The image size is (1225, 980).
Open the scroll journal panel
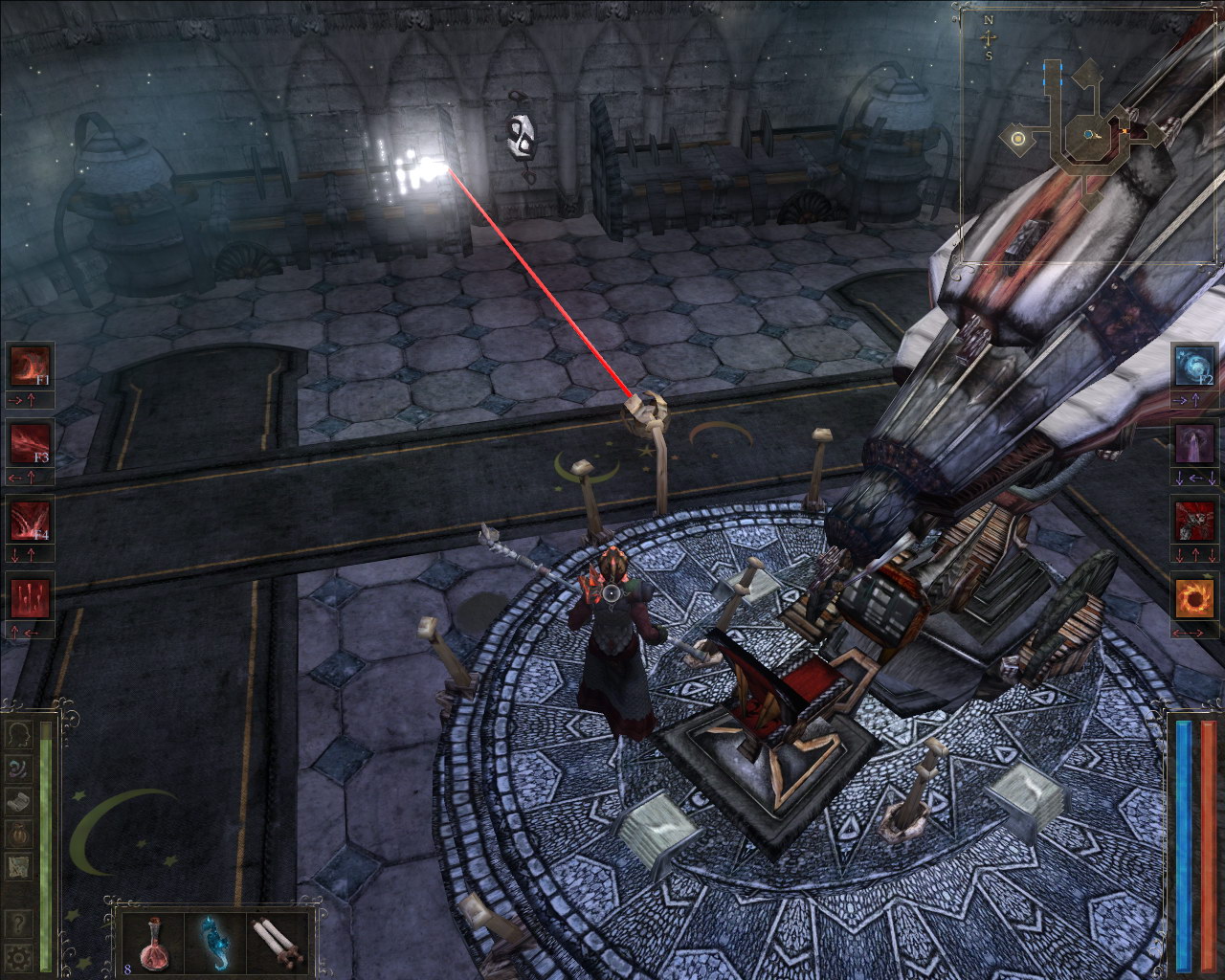point(17,800)
